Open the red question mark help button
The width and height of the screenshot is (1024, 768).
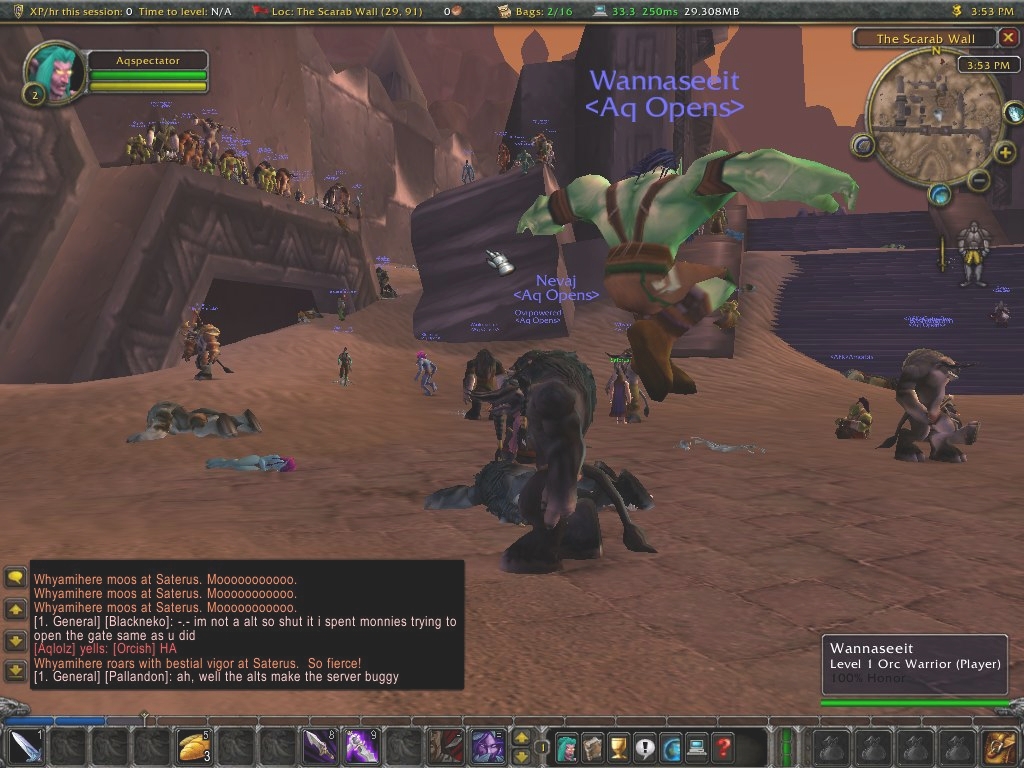723,747
